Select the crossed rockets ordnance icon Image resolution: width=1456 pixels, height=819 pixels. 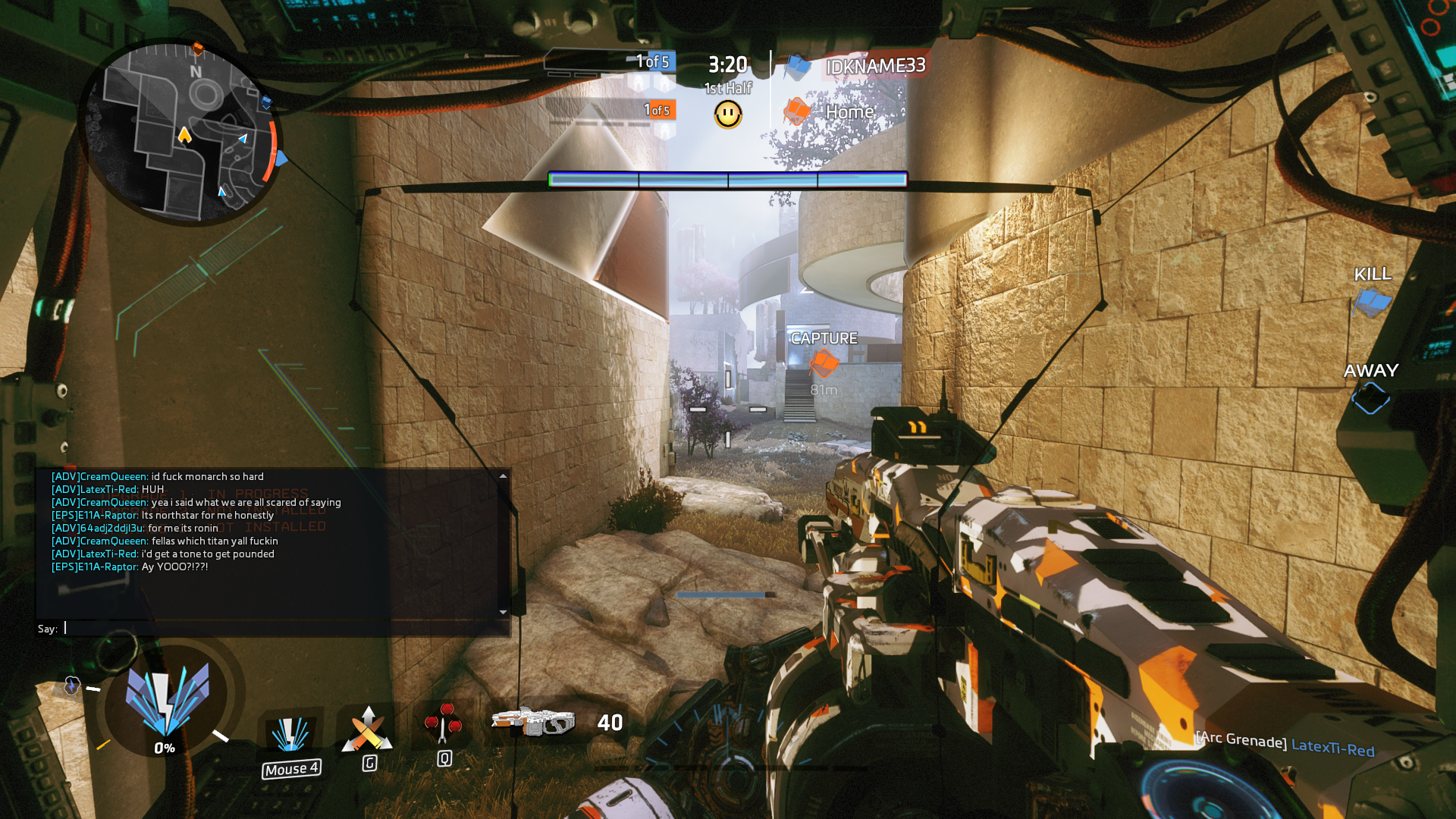pyautogui.click(x=368, y=730)
